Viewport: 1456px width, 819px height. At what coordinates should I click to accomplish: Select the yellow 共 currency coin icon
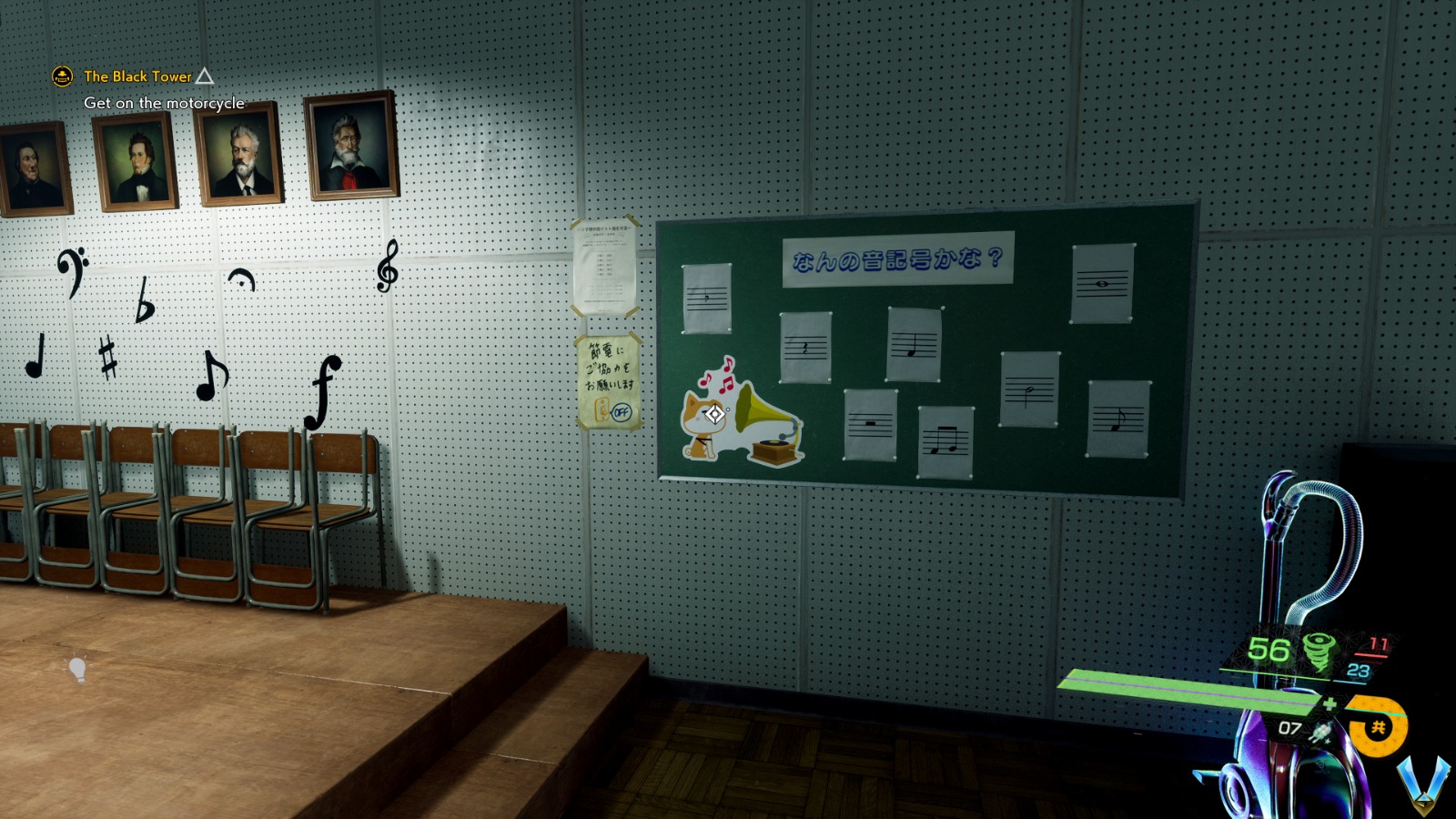click(1376, 728)
